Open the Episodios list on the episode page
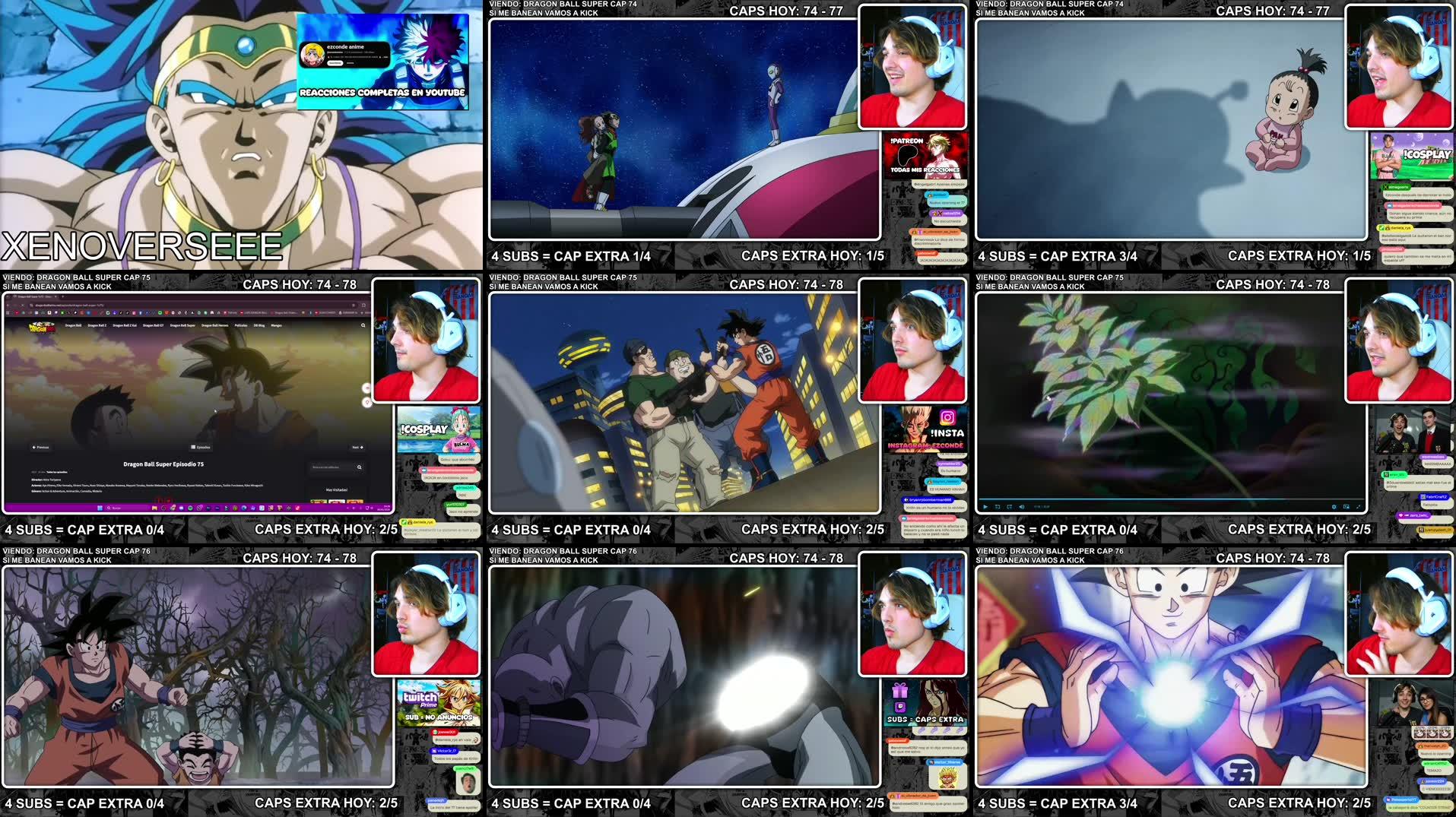This screenshot has height=817, width=1456. tap(201, 448)
